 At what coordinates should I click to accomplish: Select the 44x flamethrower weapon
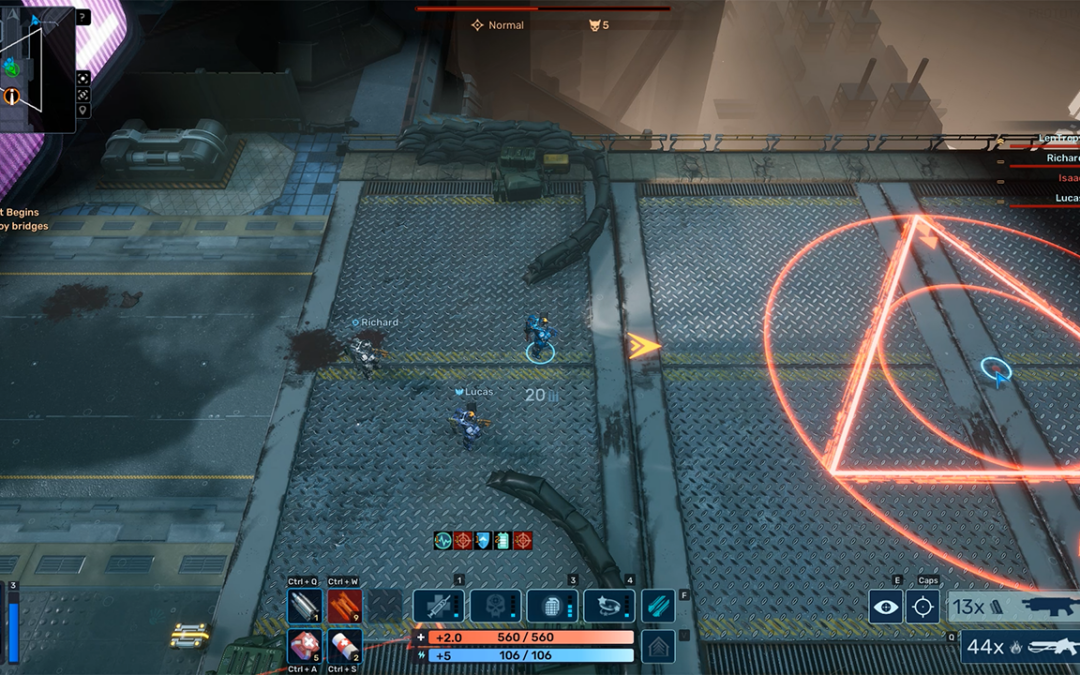(x=1020, y=647)
